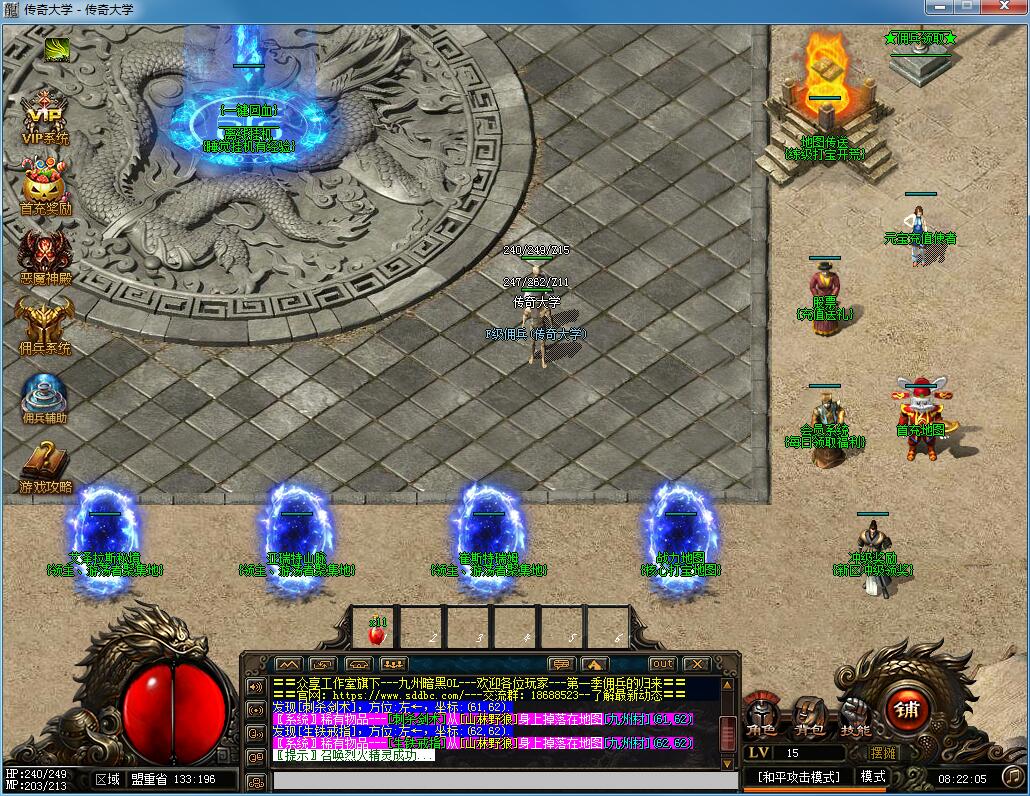This screenshot has width=1030, height=796.
Task: Open the 背包 backpack
Action: click(809, 713)
